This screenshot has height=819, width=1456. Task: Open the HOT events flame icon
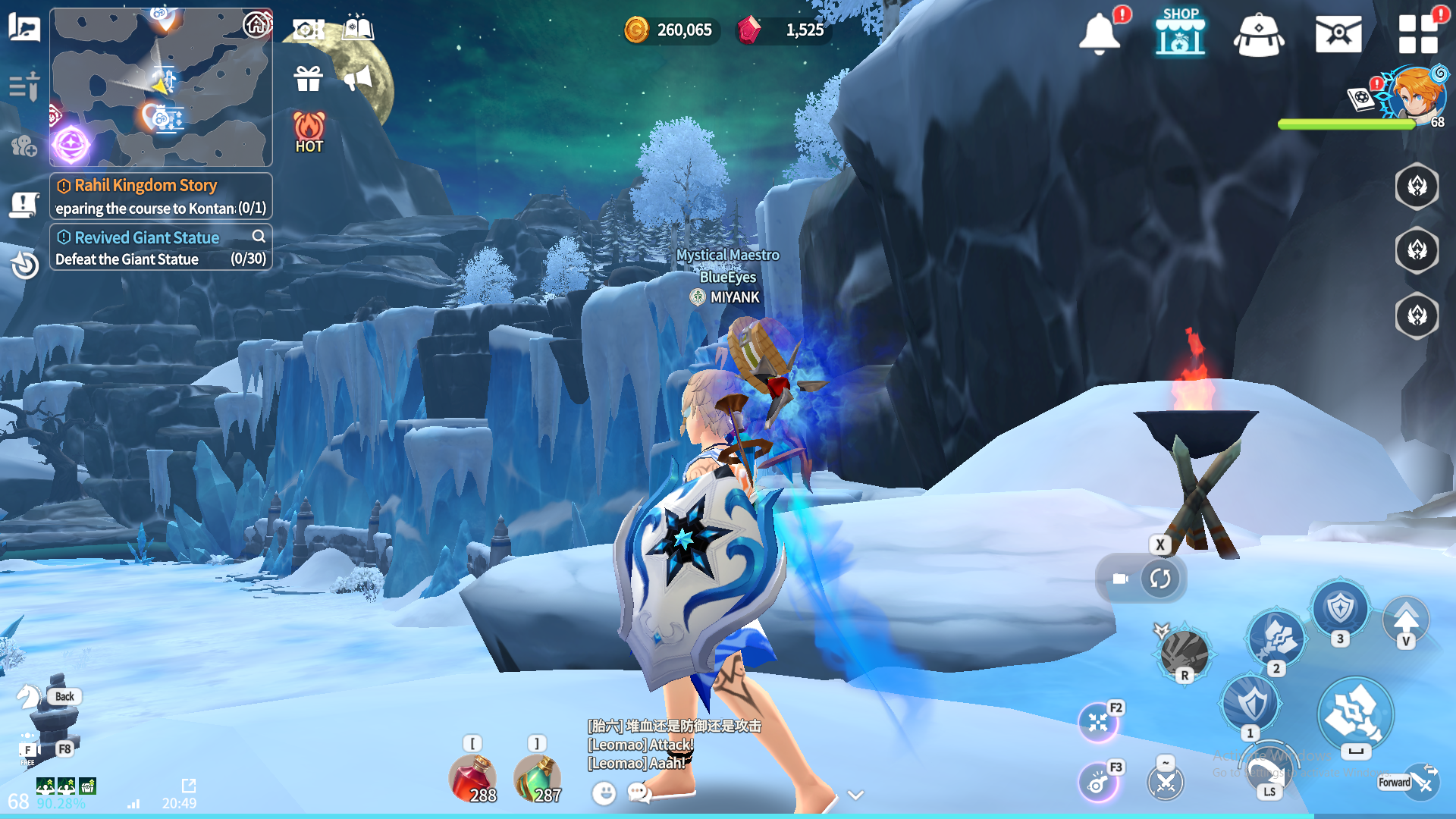(309, 132)
